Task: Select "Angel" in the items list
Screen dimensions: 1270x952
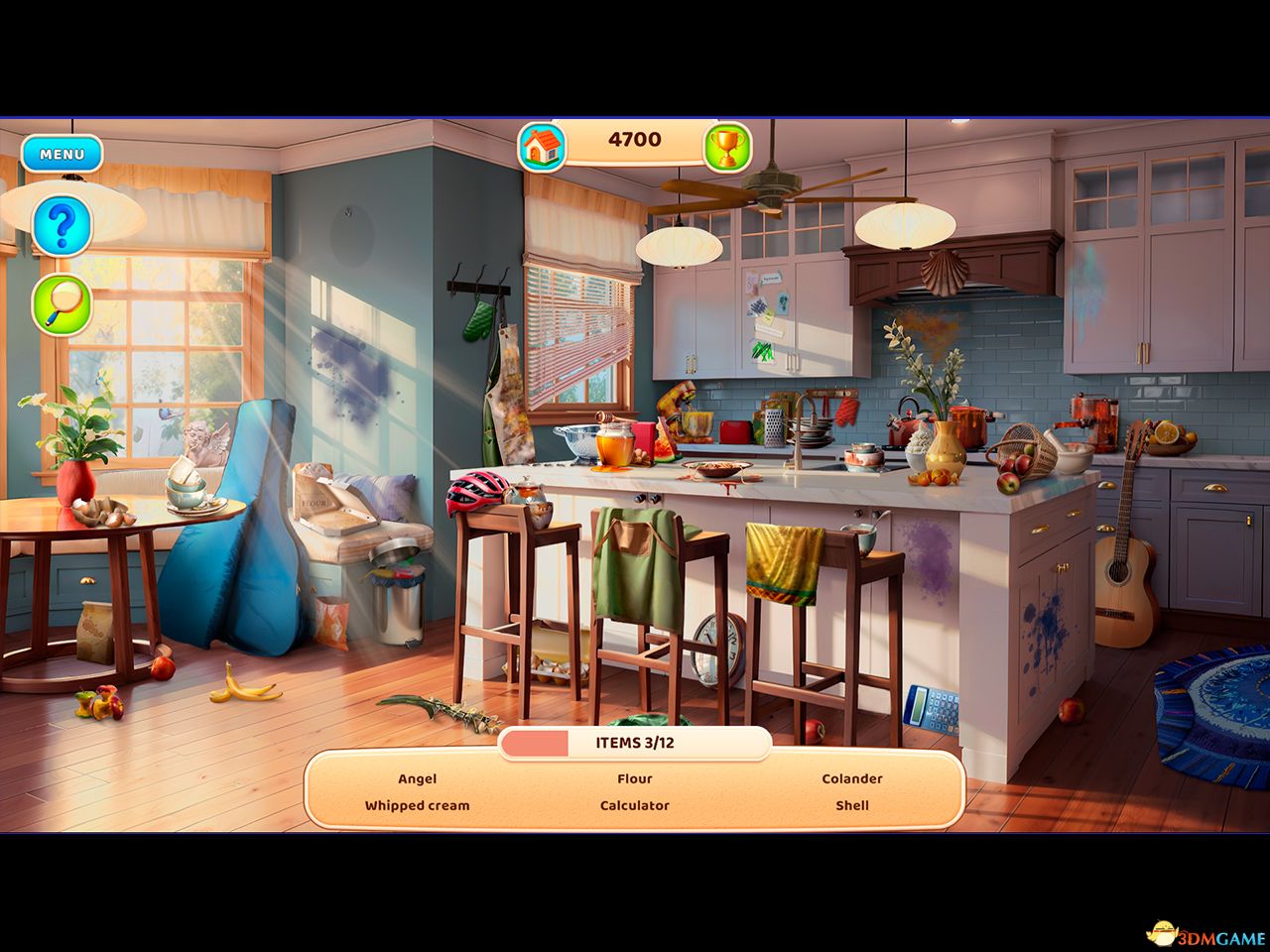Action: (x=417, y=779)
